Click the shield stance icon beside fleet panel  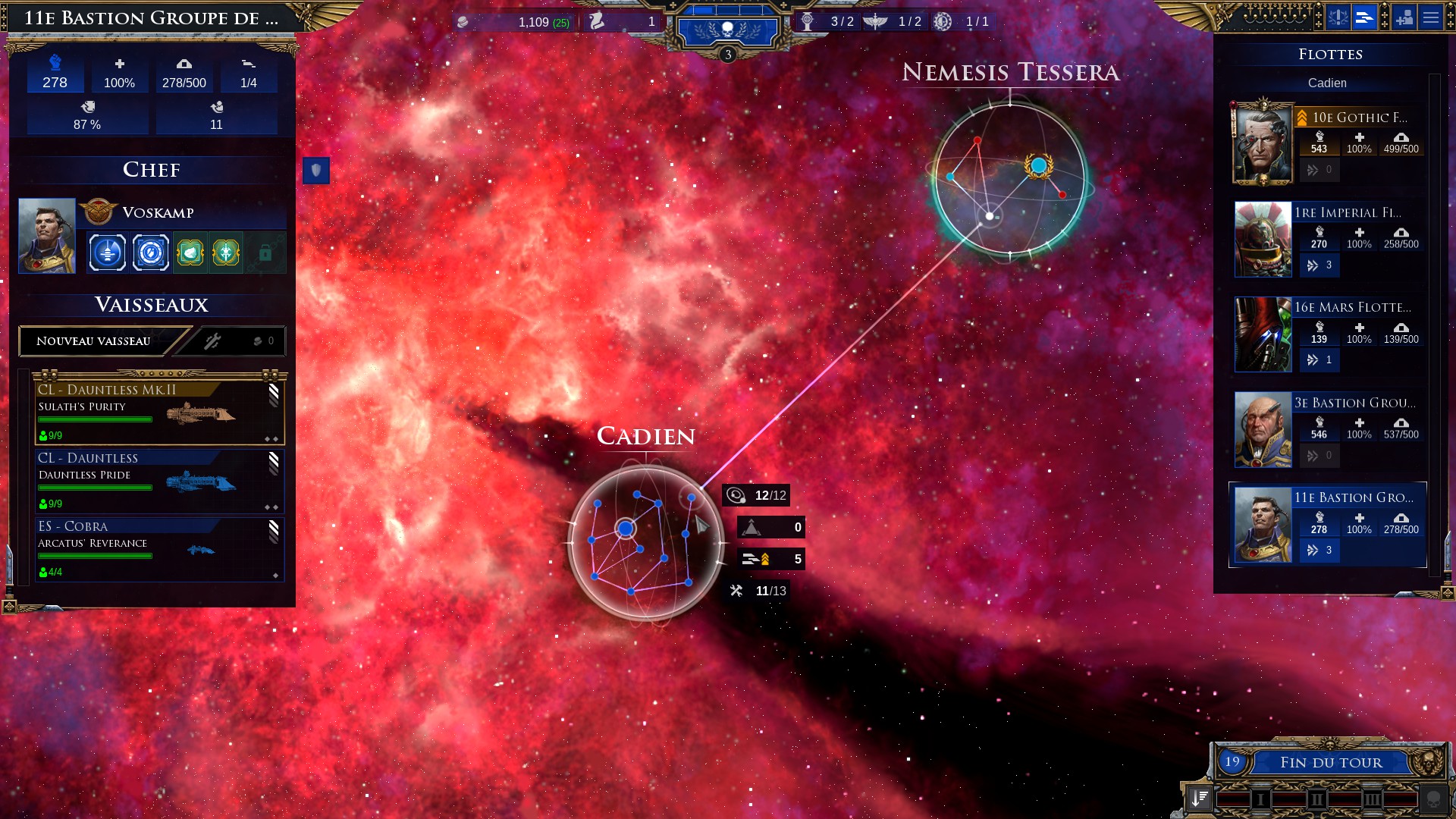point(316,171)
